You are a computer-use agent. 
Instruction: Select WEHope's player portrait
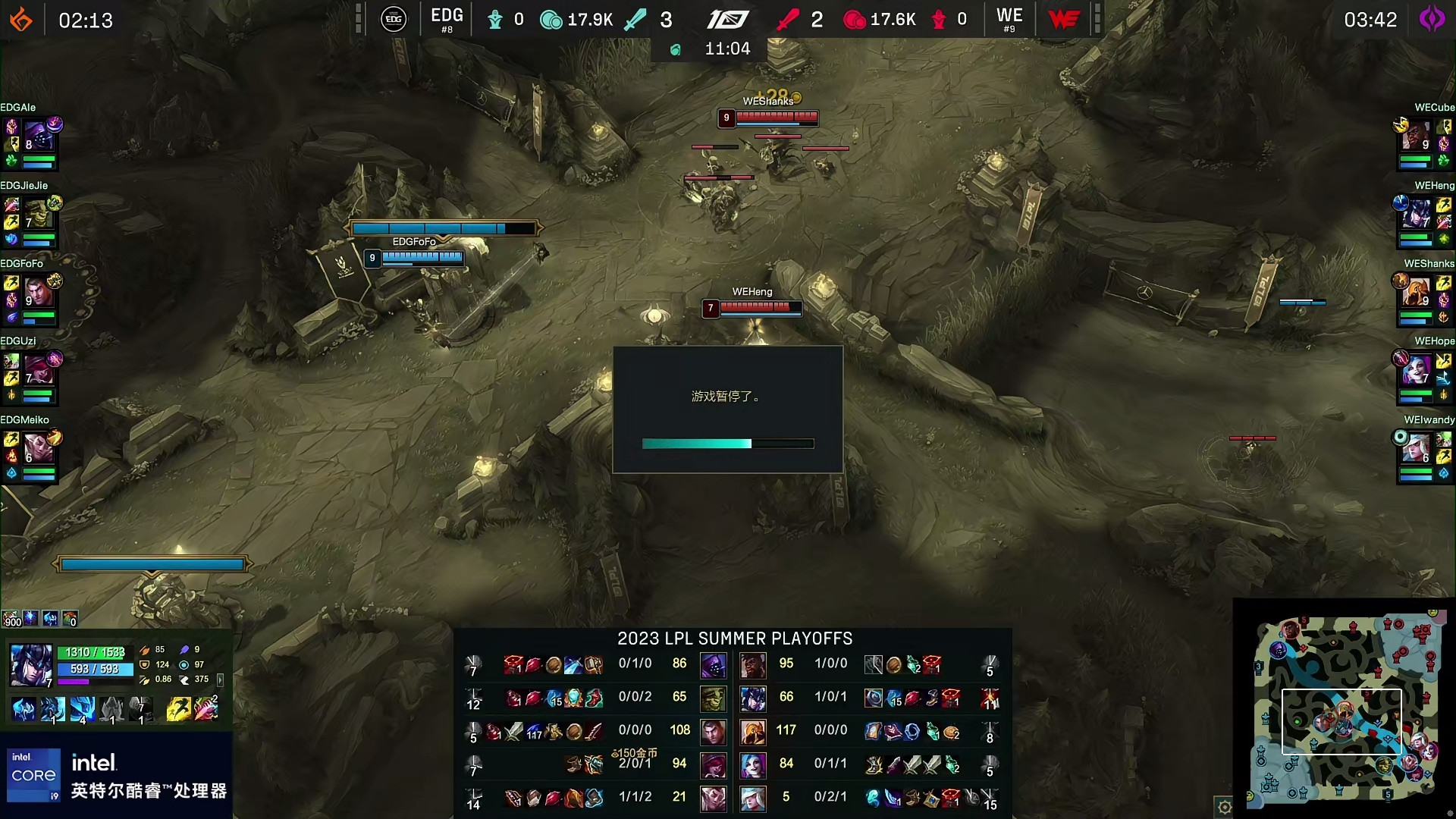tap(1415, 371)
